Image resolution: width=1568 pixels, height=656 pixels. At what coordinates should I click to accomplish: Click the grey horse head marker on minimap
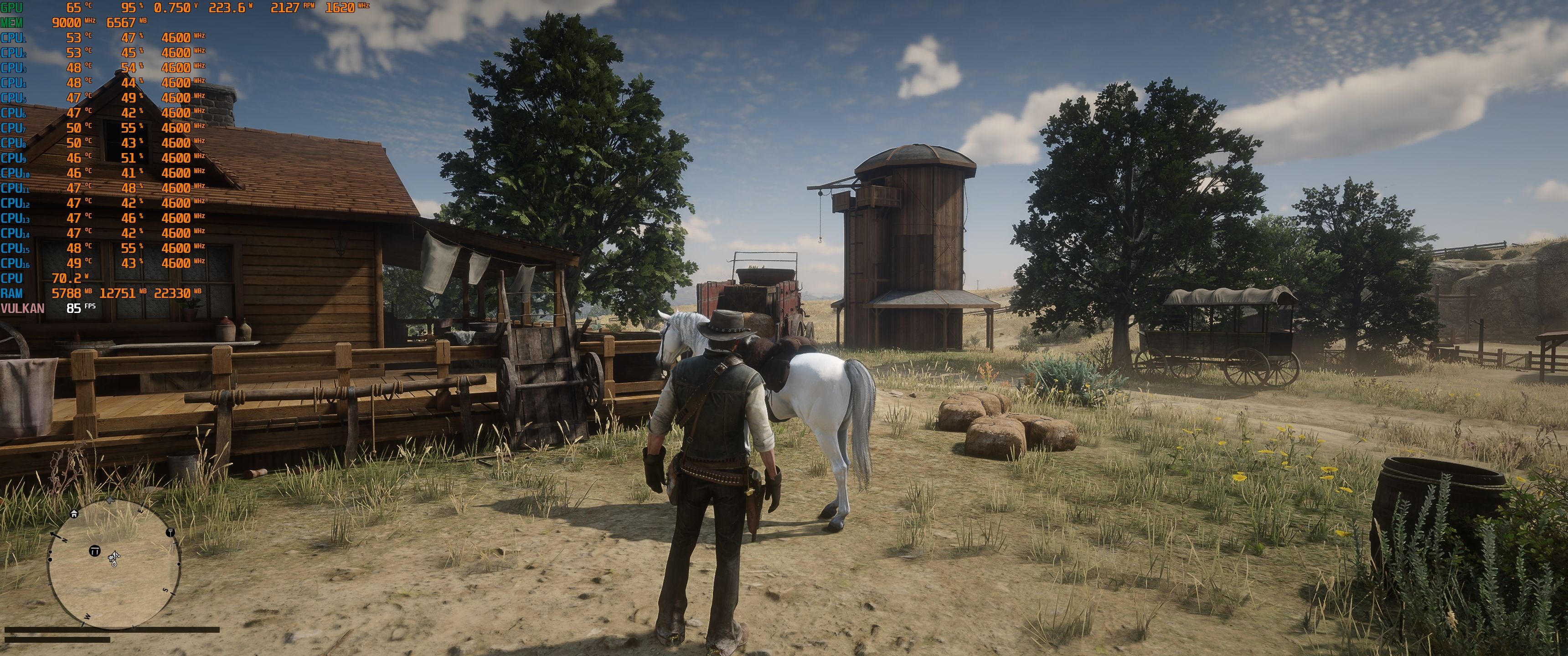pyautogui.click(x=110, y=500)
